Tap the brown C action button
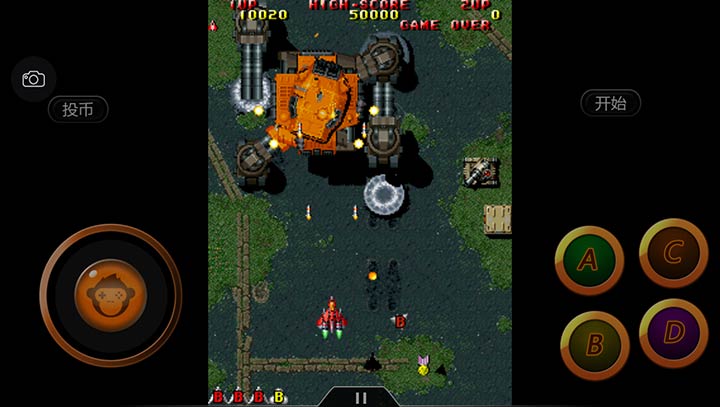Image resolution: width=720 pixels, height=407 pixels. pyautogui.click(x=673, y=252)
